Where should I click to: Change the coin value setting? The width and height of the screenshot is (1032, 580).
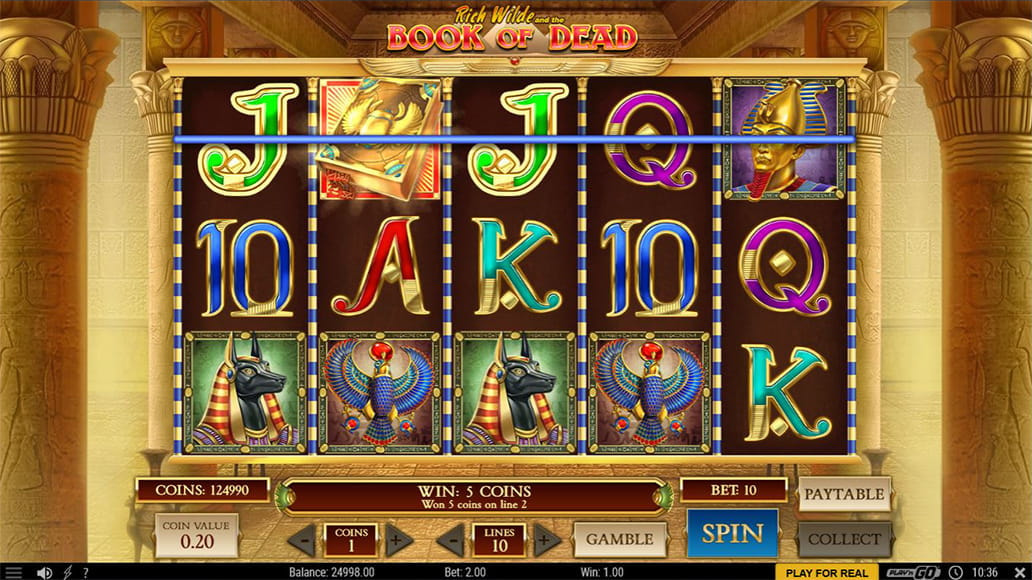(x=196, y=535)
